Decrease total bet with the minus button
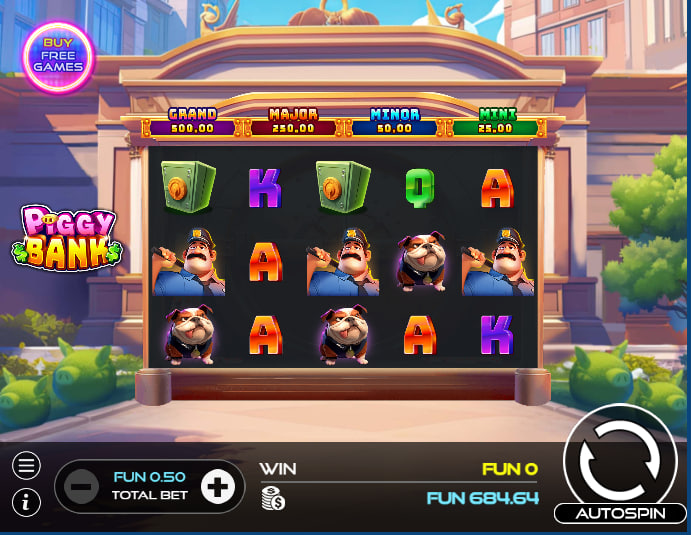 click(82, 487)
